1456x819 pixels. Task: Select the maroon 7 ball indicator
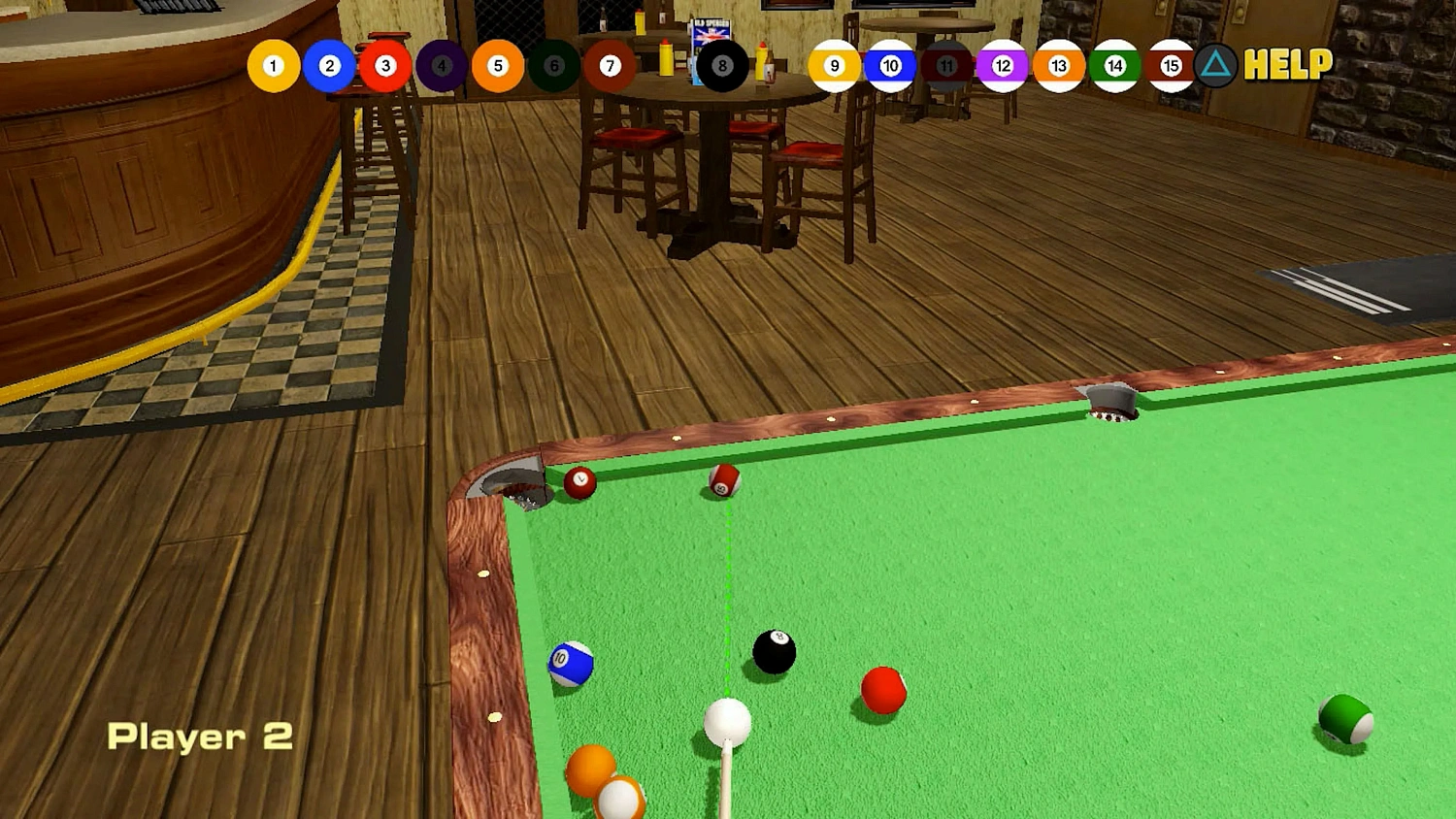point(610,65)
